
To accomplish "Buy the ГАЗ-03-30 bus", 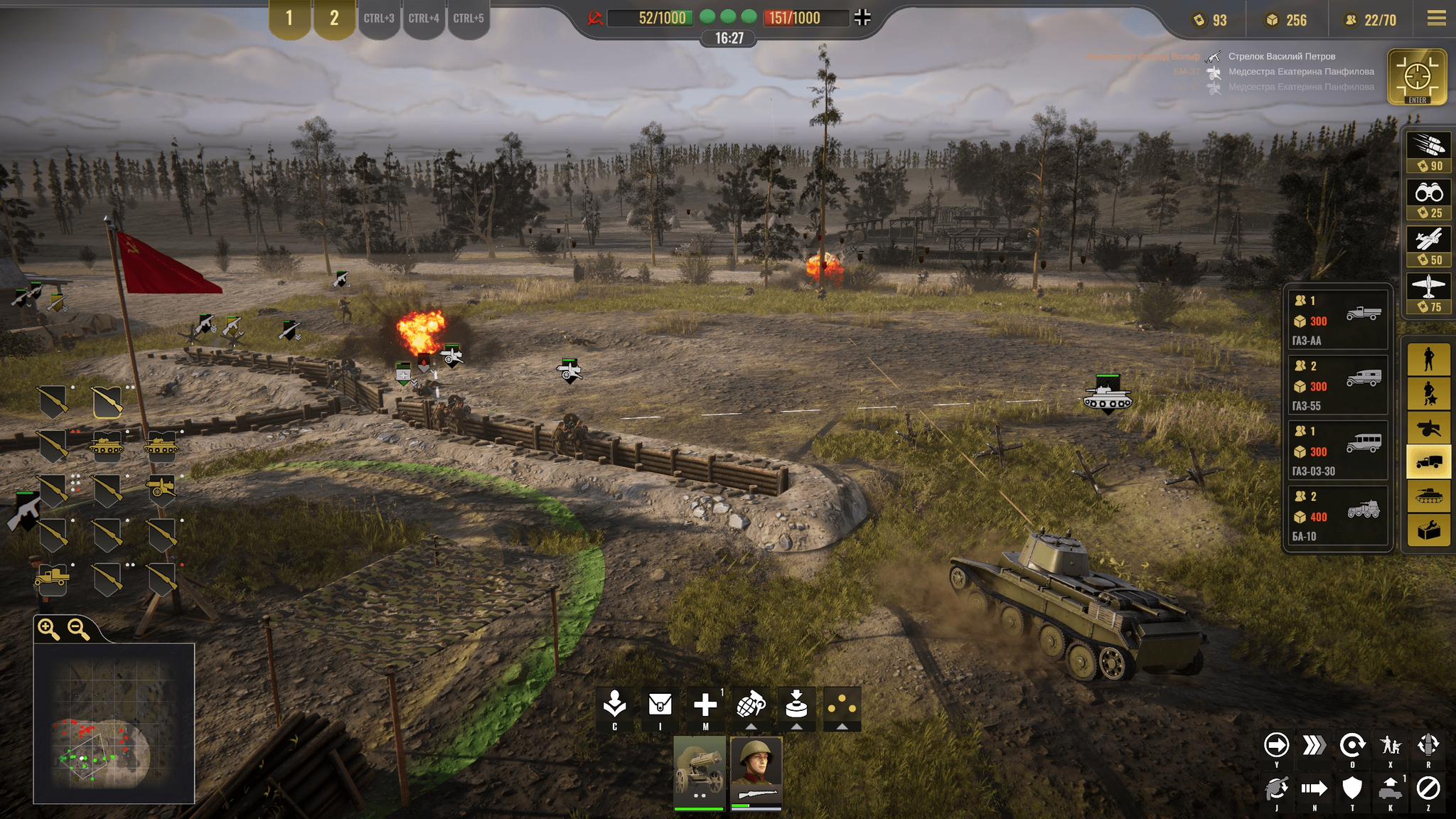I will click(1337, 451).
